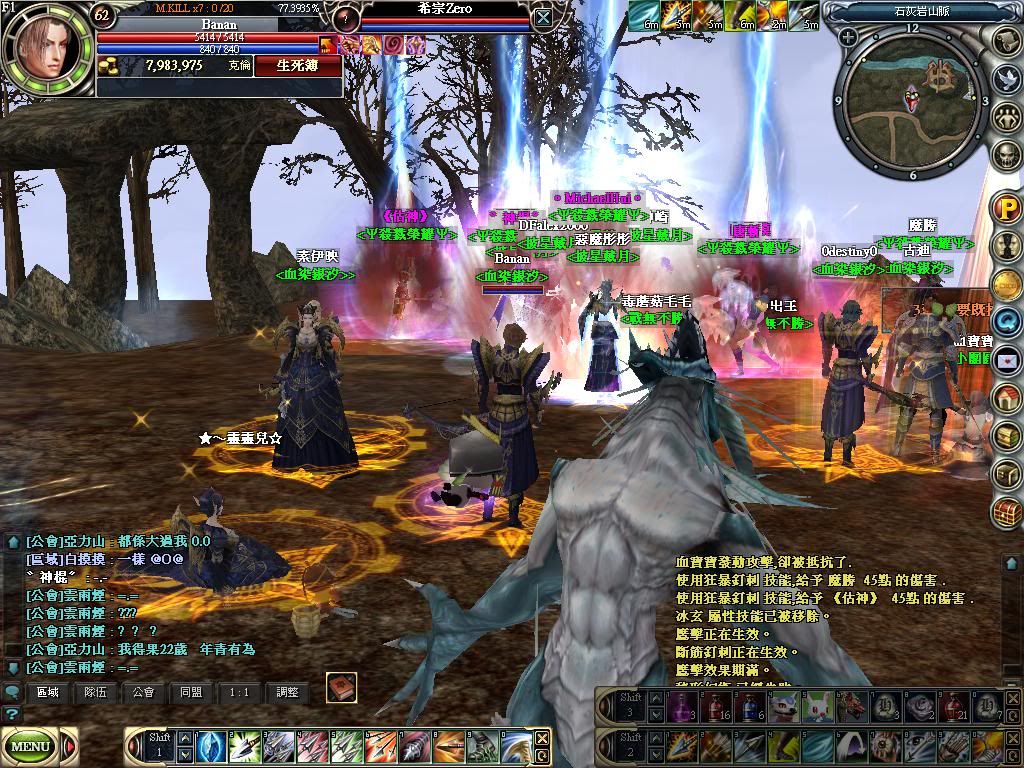1024x768 pixels.
Task: Open the red book icon near chat
Action: 341,687
